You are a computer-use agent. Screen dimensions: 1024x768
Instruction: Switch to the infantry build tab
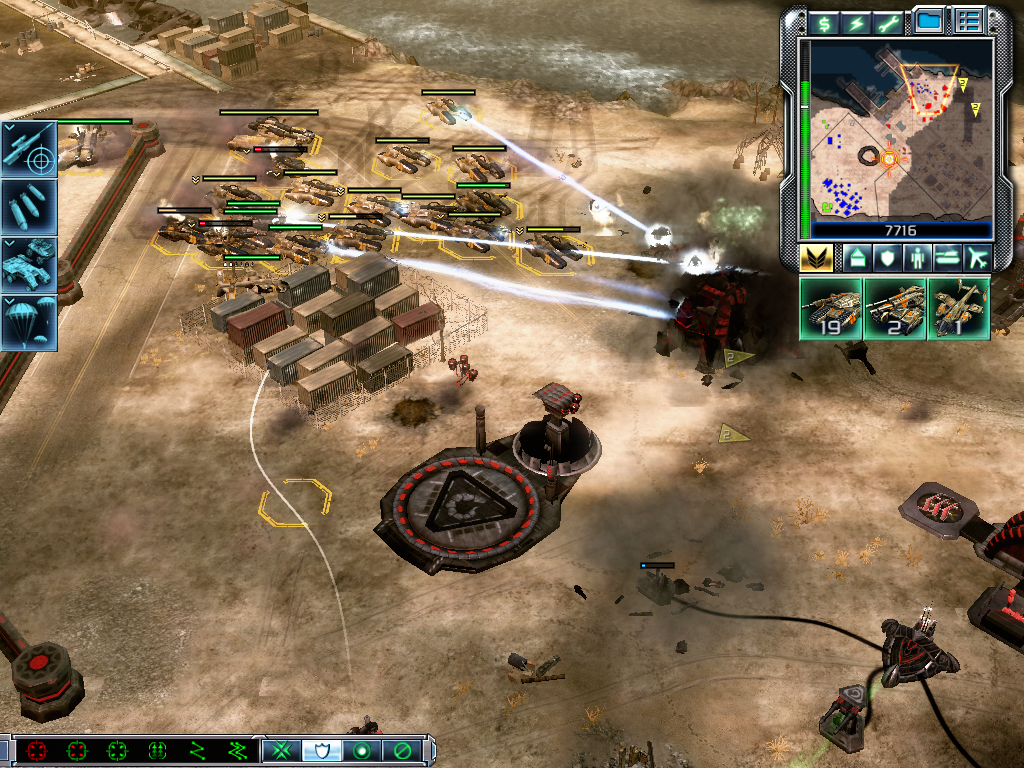tap(917, 258)
